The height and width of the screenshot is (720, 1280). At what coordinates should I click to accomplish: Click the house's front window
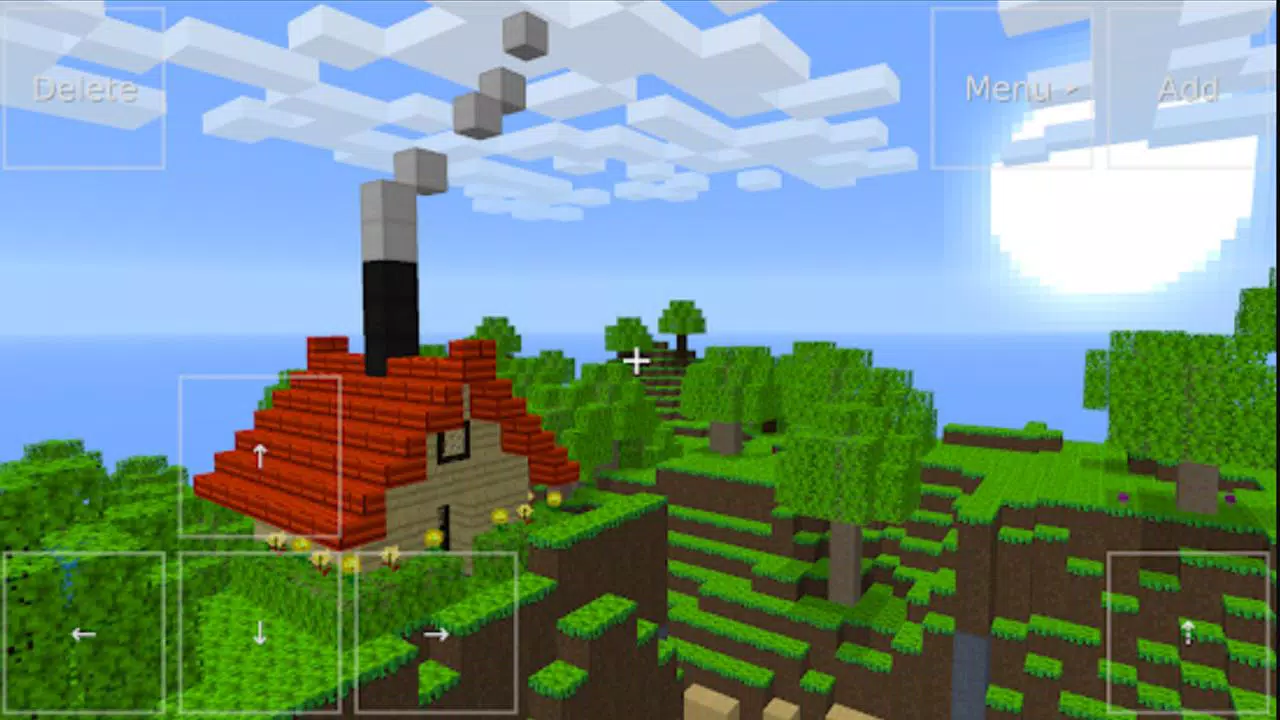point(452,442)
